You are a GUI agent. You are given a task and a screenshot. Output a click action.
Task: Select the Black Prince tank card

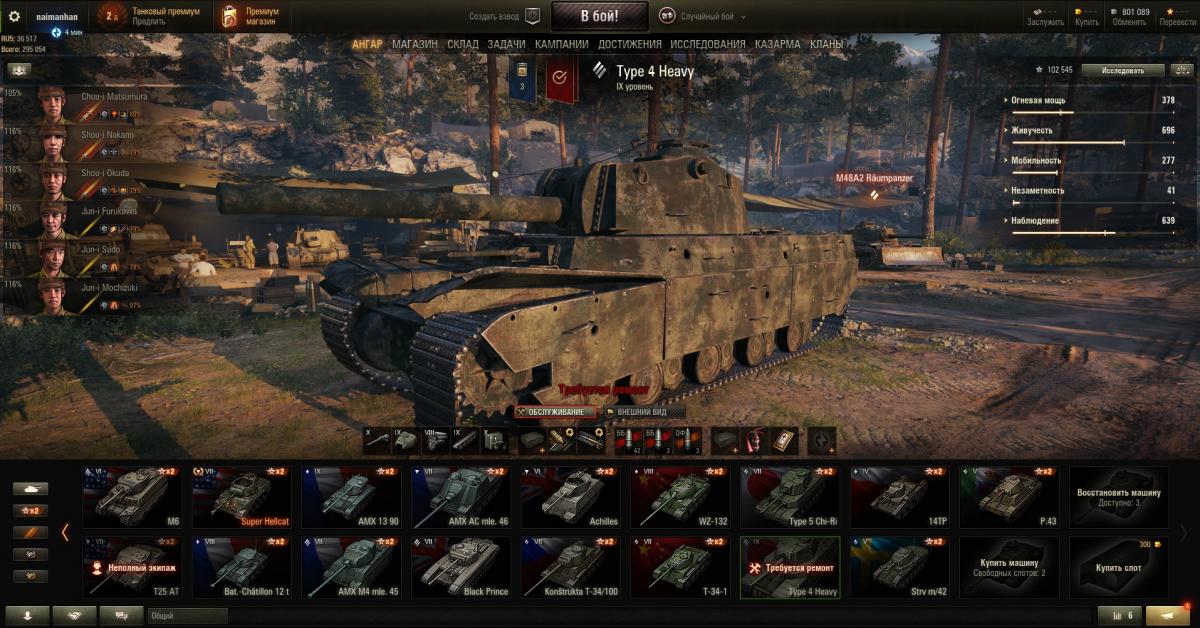[456, 567]
